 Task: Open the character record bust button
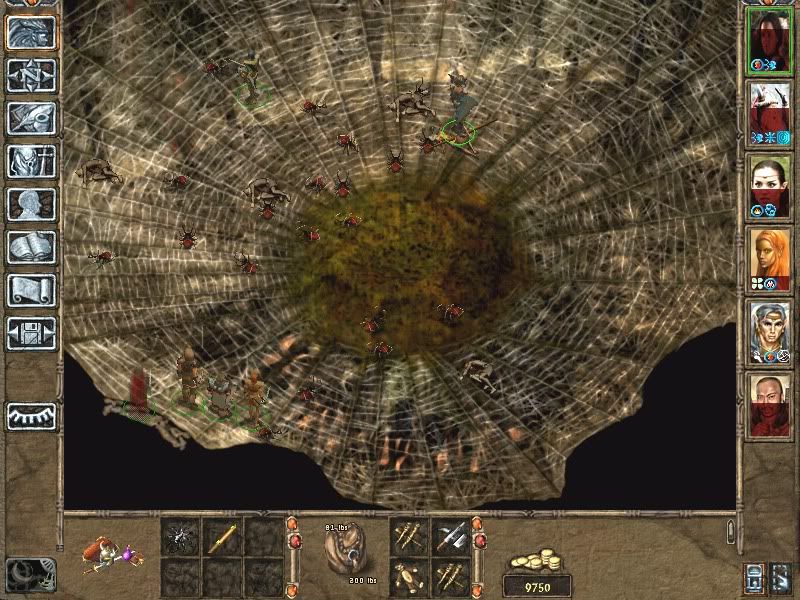(x=31, y=204)
